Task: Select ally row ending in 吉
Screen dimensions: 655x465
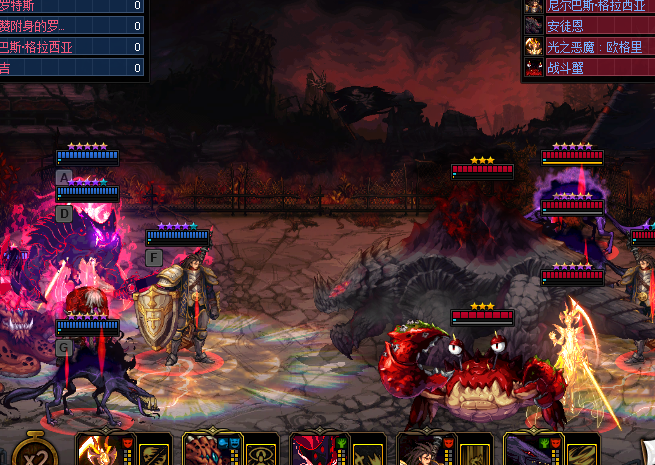Action: point(71,68)
